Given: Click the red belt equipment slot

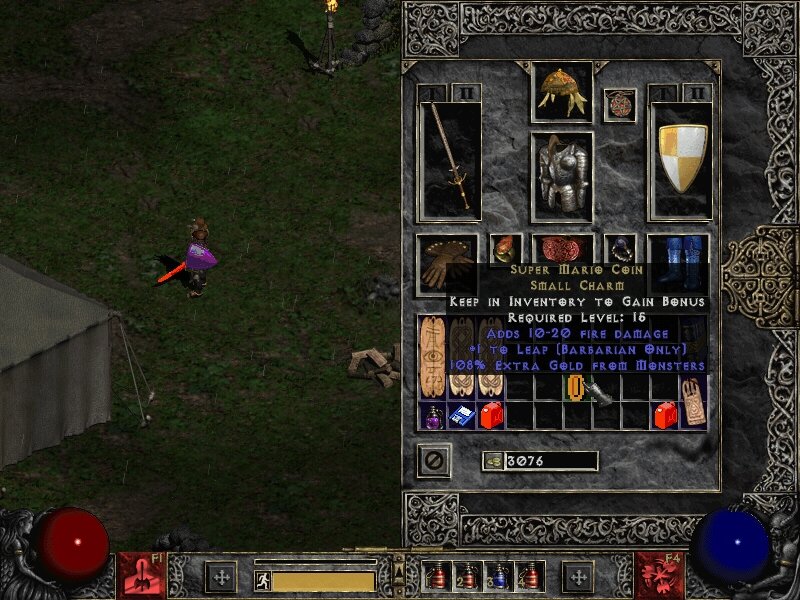Looking at the screenshot, I should click(x=562, y=249).
